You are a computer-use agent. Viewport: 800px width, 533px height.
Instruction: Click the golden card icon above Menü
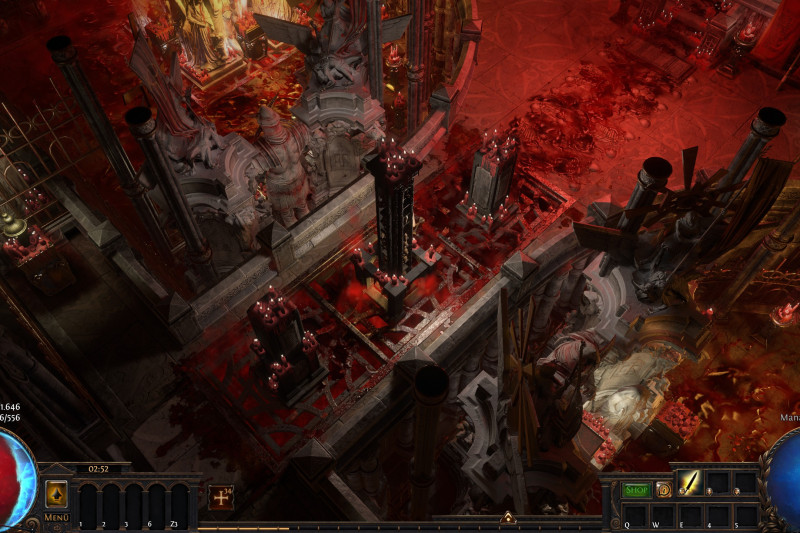click(x=56, y=494)
